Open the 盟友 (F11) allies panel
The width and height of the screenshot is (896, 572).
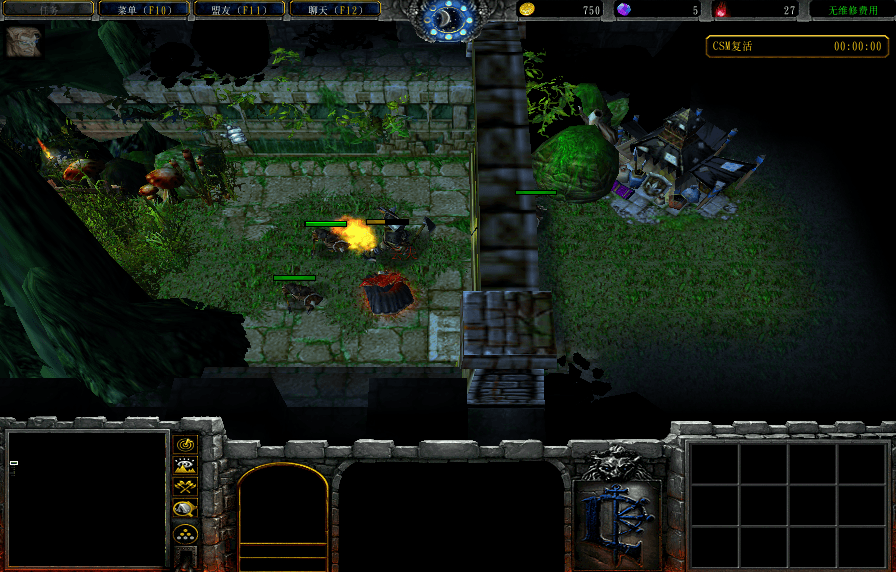click(239, 9)
